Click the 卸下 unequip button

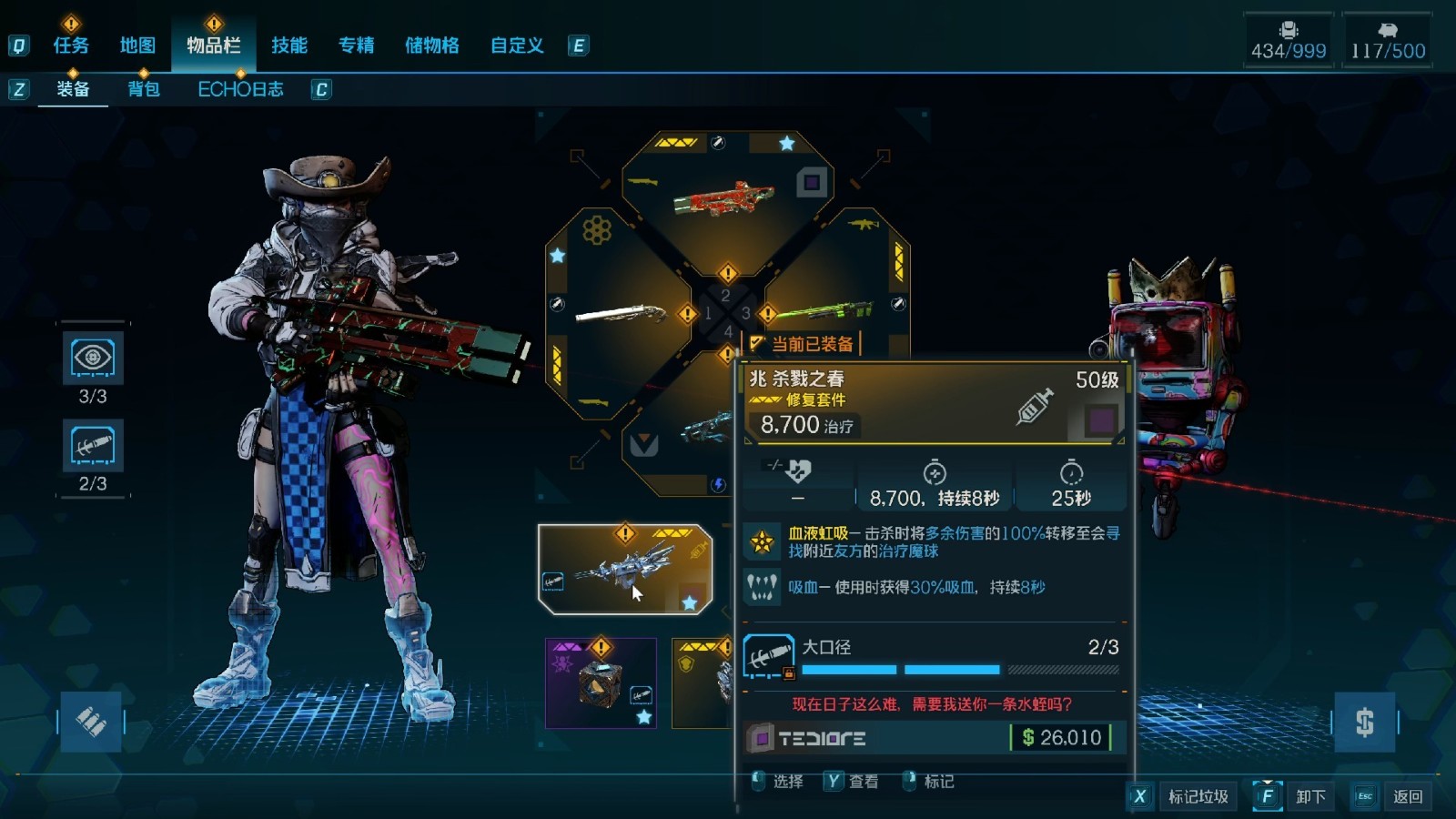[1309, 795]
